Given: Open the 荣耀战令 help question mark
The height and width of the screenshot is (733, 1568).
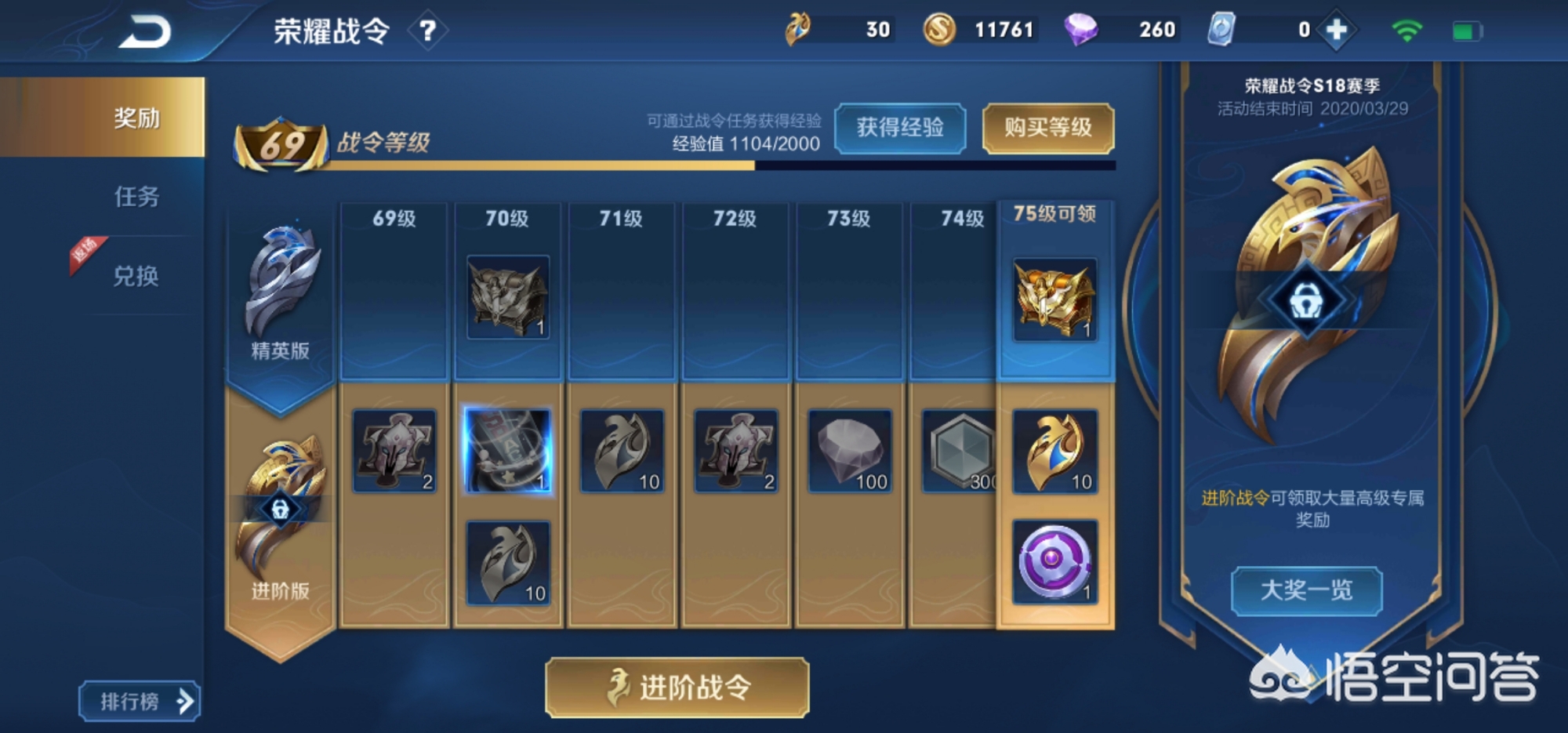Looking at the screenshot, I should click(427, 31).
